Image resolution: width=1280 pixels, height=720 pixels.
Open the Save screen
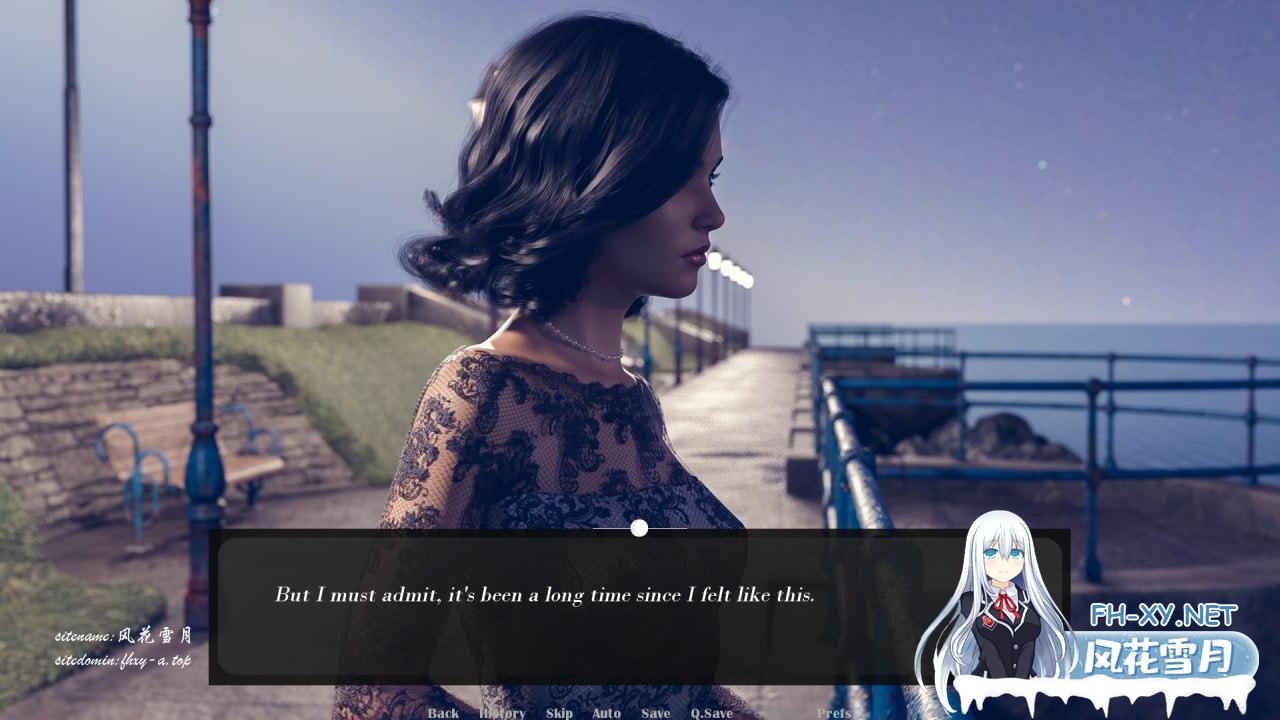[x=655, y=713]
